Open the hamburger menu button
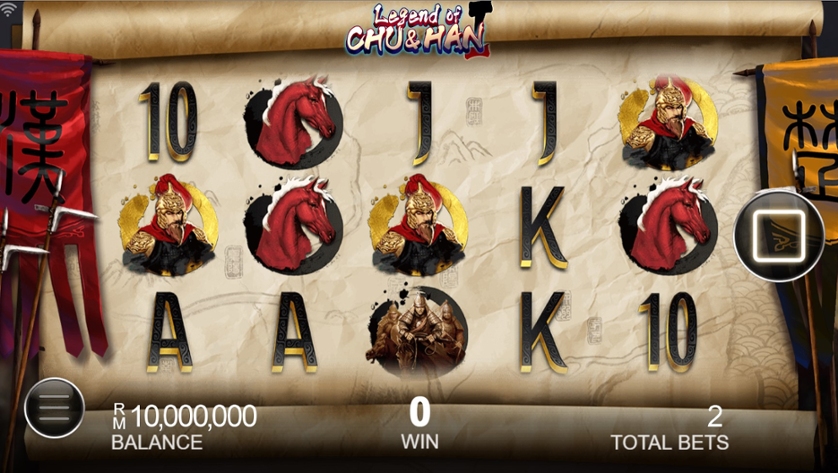 pyautogui.click(x=54, y=408)
